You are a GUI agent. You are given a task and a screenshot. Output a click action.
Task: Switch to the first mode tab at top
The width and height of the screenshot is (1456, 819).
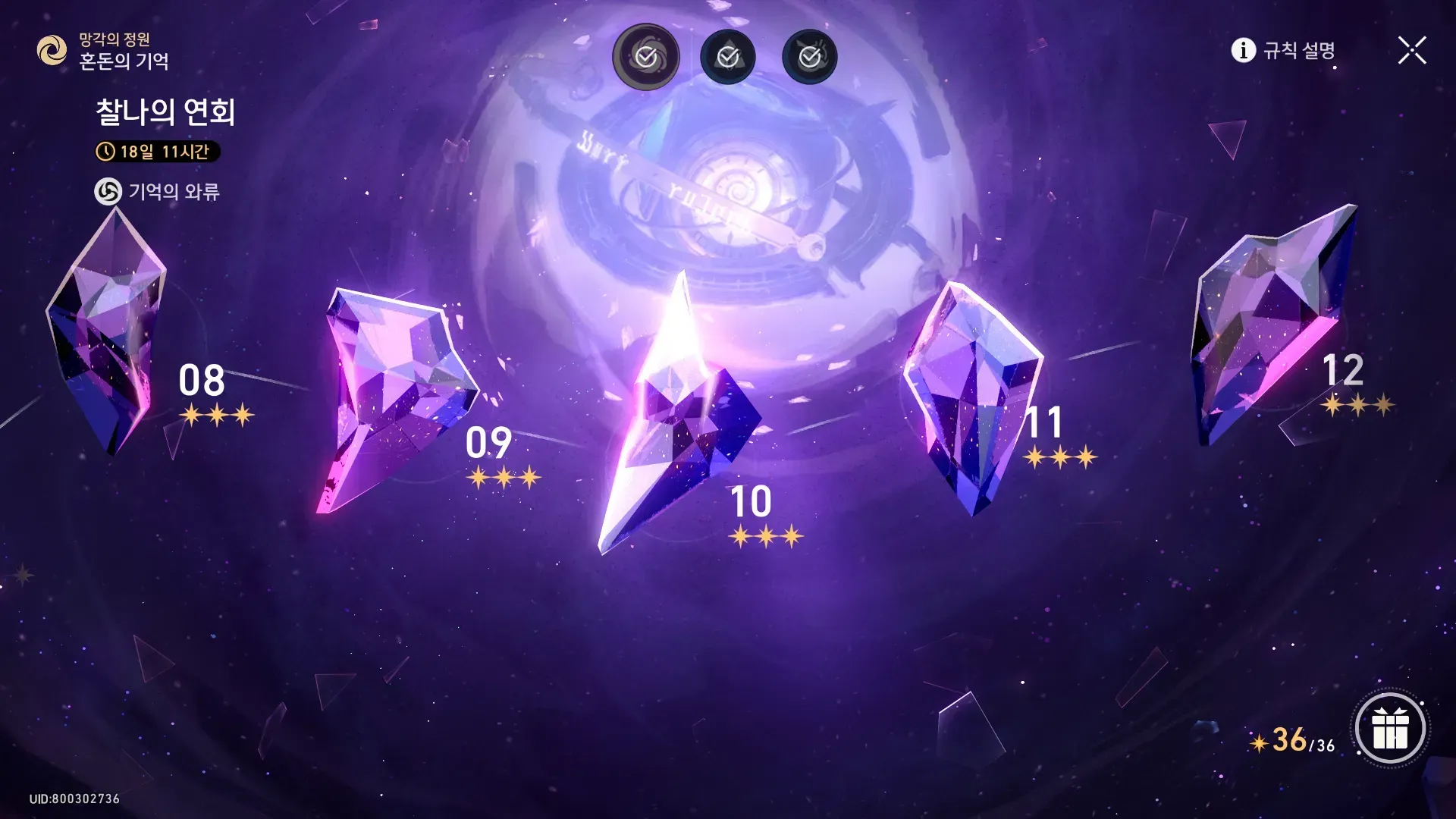click(x=646, y=57)
